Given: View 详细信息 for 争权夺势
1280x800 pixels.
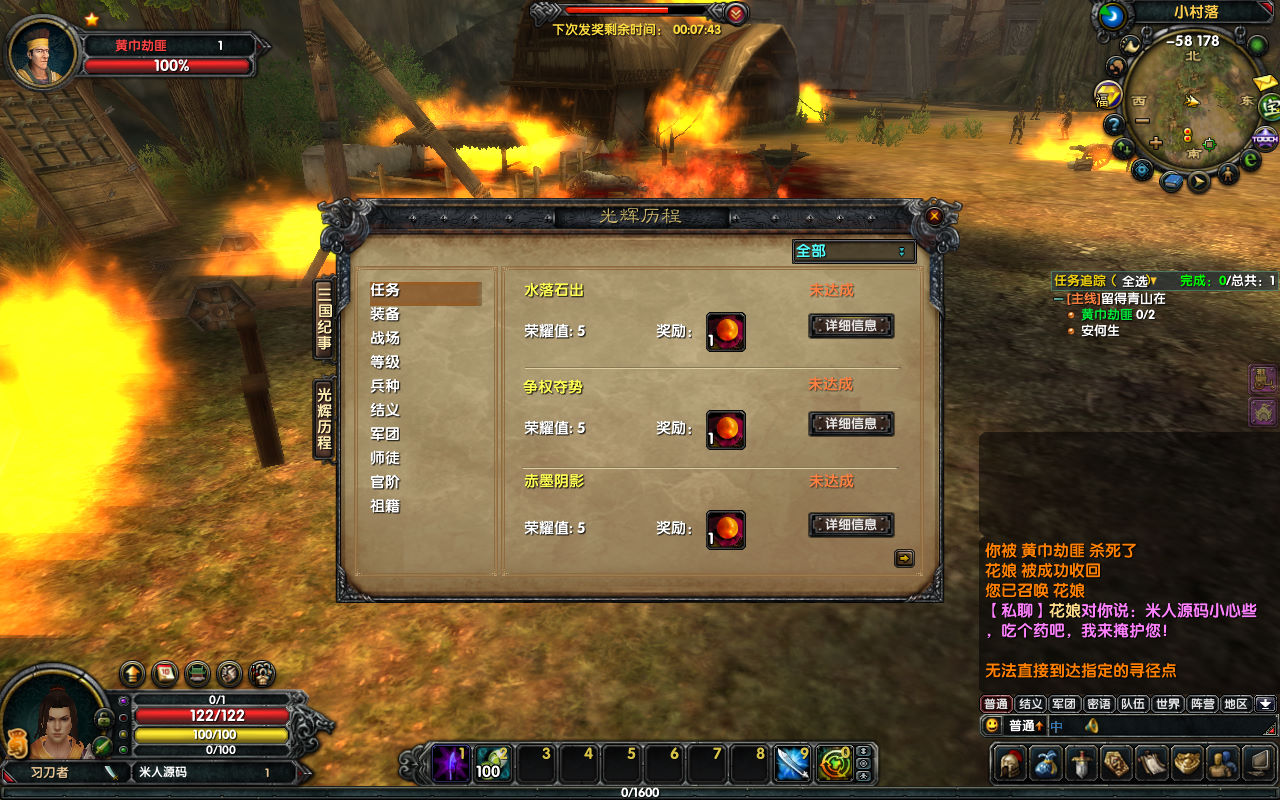Looking at the screenshot, I should pyautogui.click(x=851, y=424).
